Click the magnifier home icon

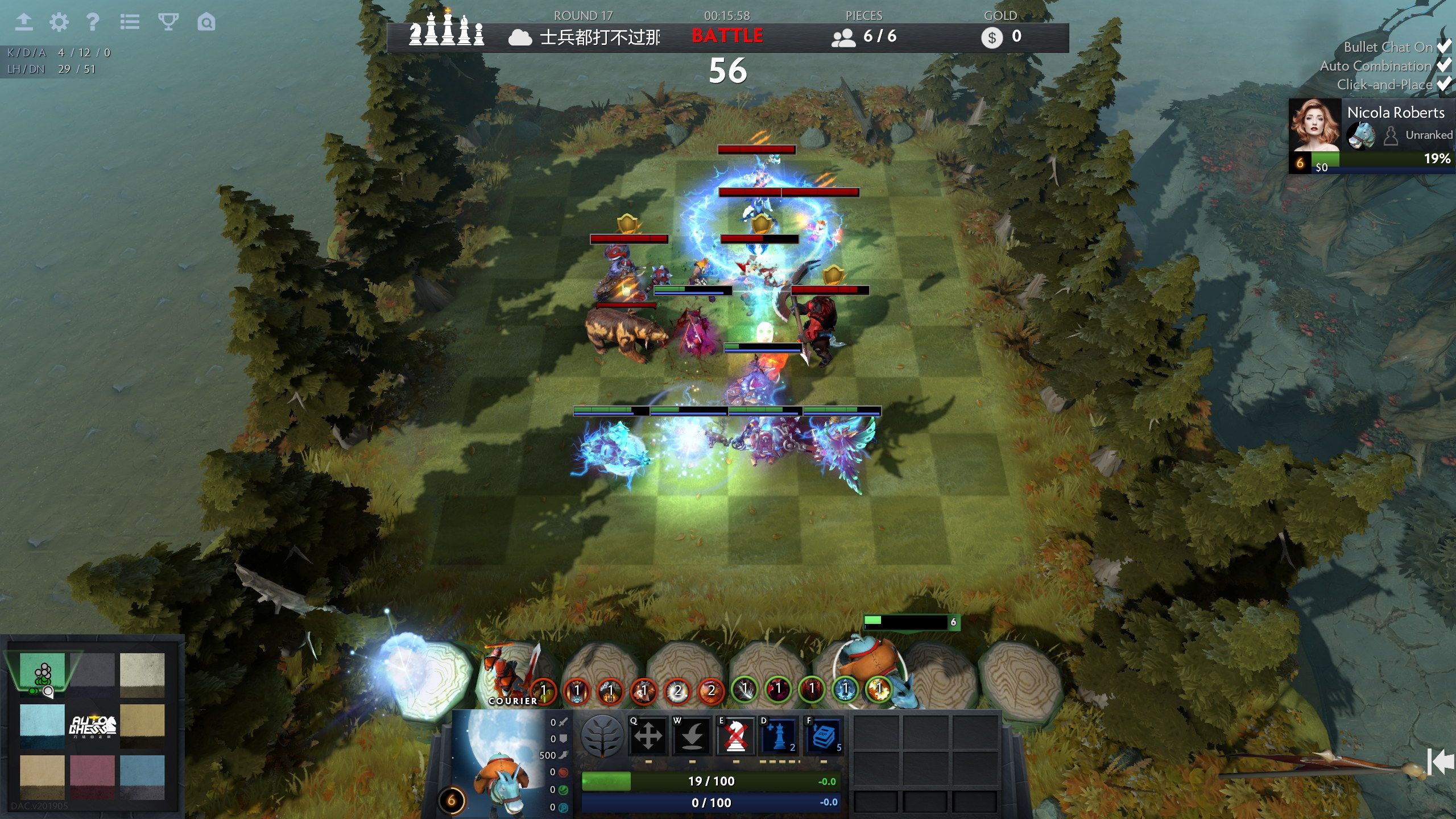point(207,23)
